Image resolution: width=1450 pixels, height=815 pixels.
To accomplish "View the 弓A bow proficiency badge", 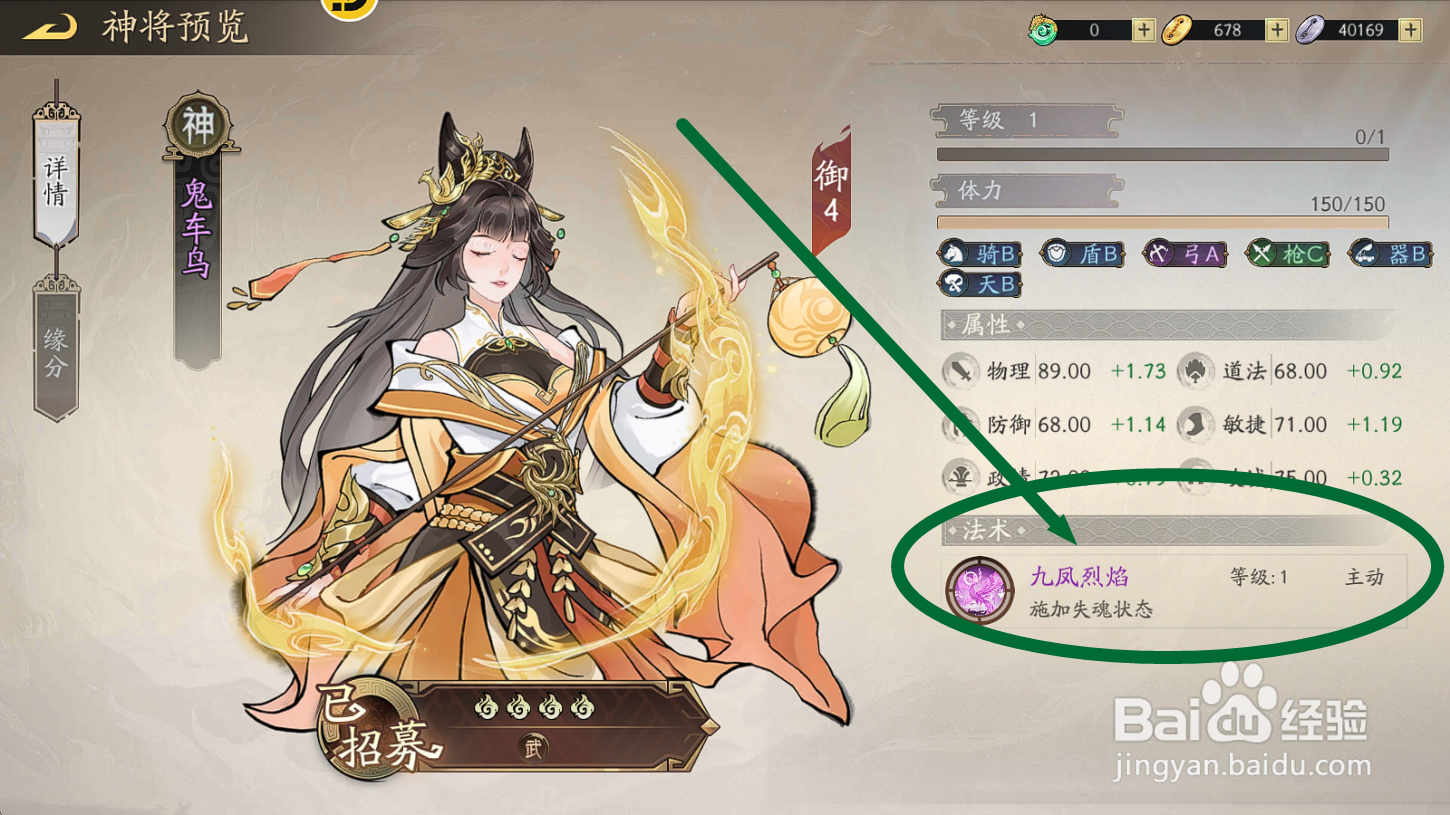I will click(x=1186, y=253).
